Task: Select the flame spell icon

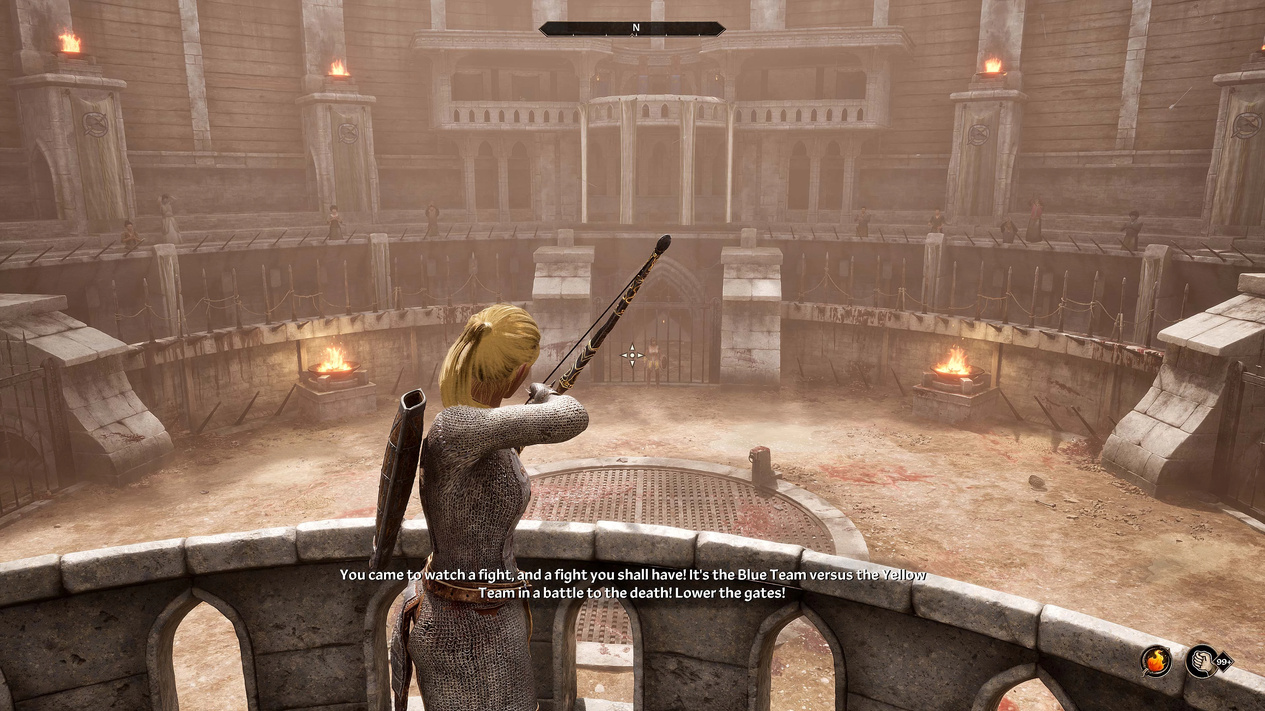Action: pos(1157,661)
